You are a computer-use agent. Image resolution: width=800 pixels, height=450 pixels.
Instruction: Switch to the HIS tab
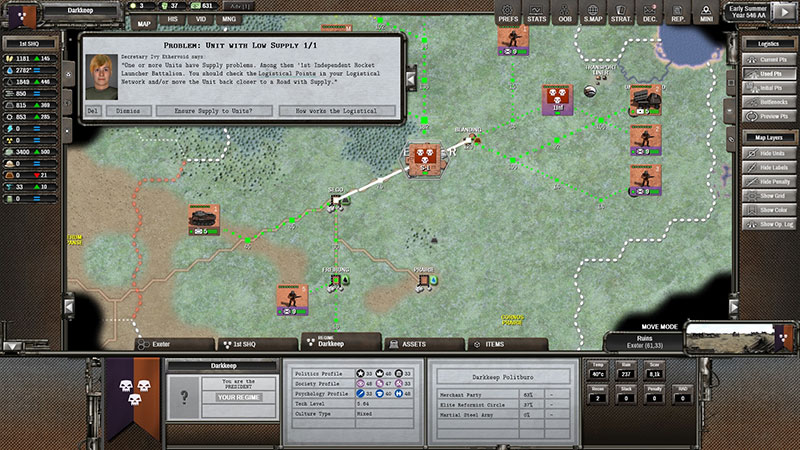172,21
